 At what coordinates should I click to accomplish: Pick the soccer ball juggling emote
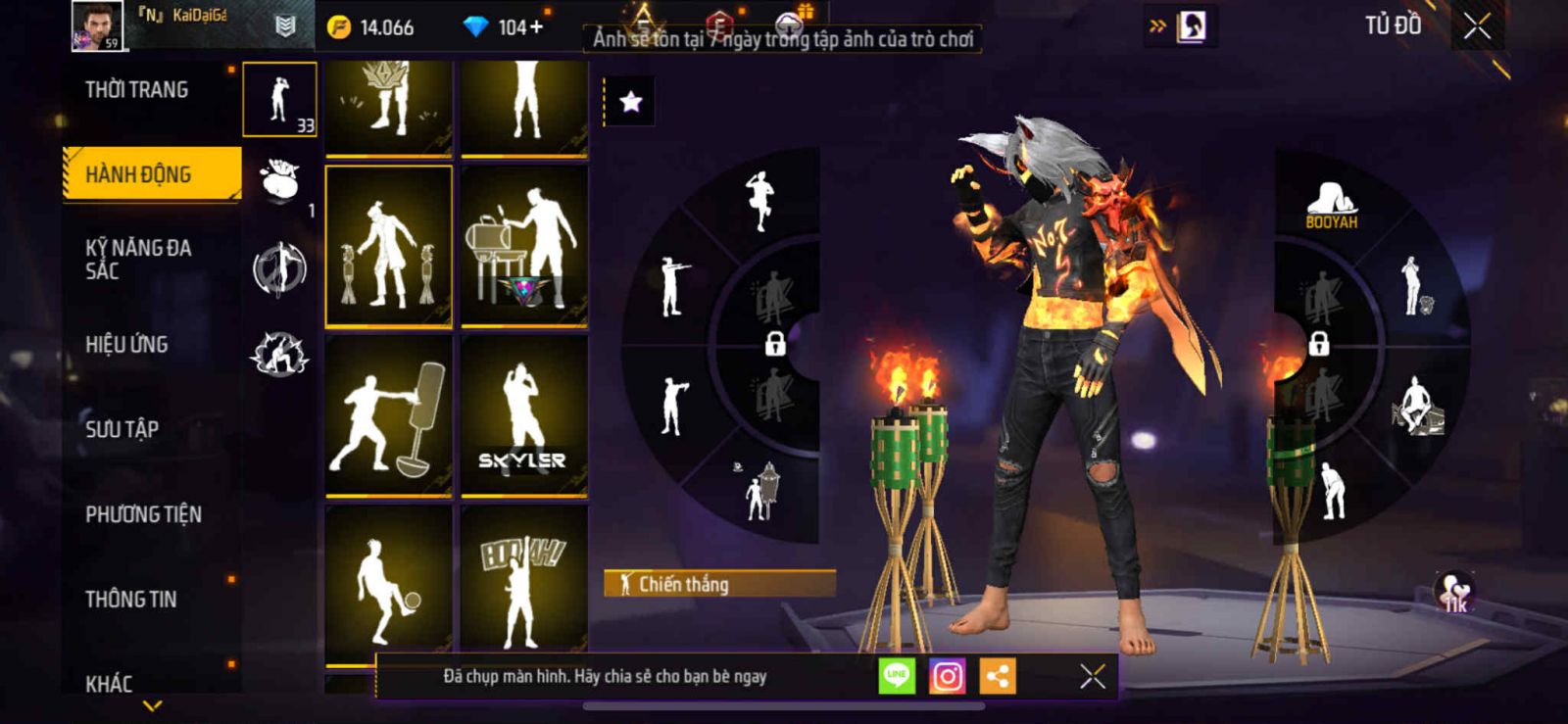(x=388, y=583)
